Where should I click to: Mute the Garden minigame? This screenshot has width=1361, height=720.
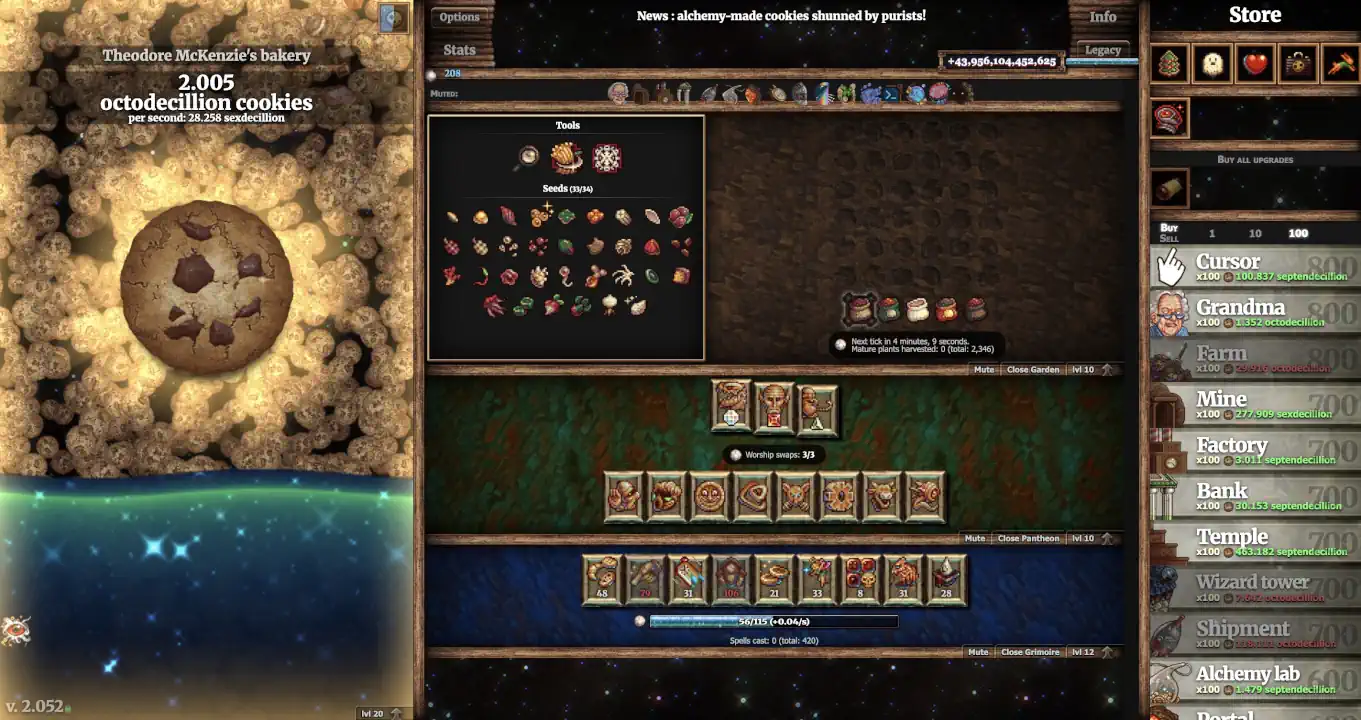coord(983,369)
